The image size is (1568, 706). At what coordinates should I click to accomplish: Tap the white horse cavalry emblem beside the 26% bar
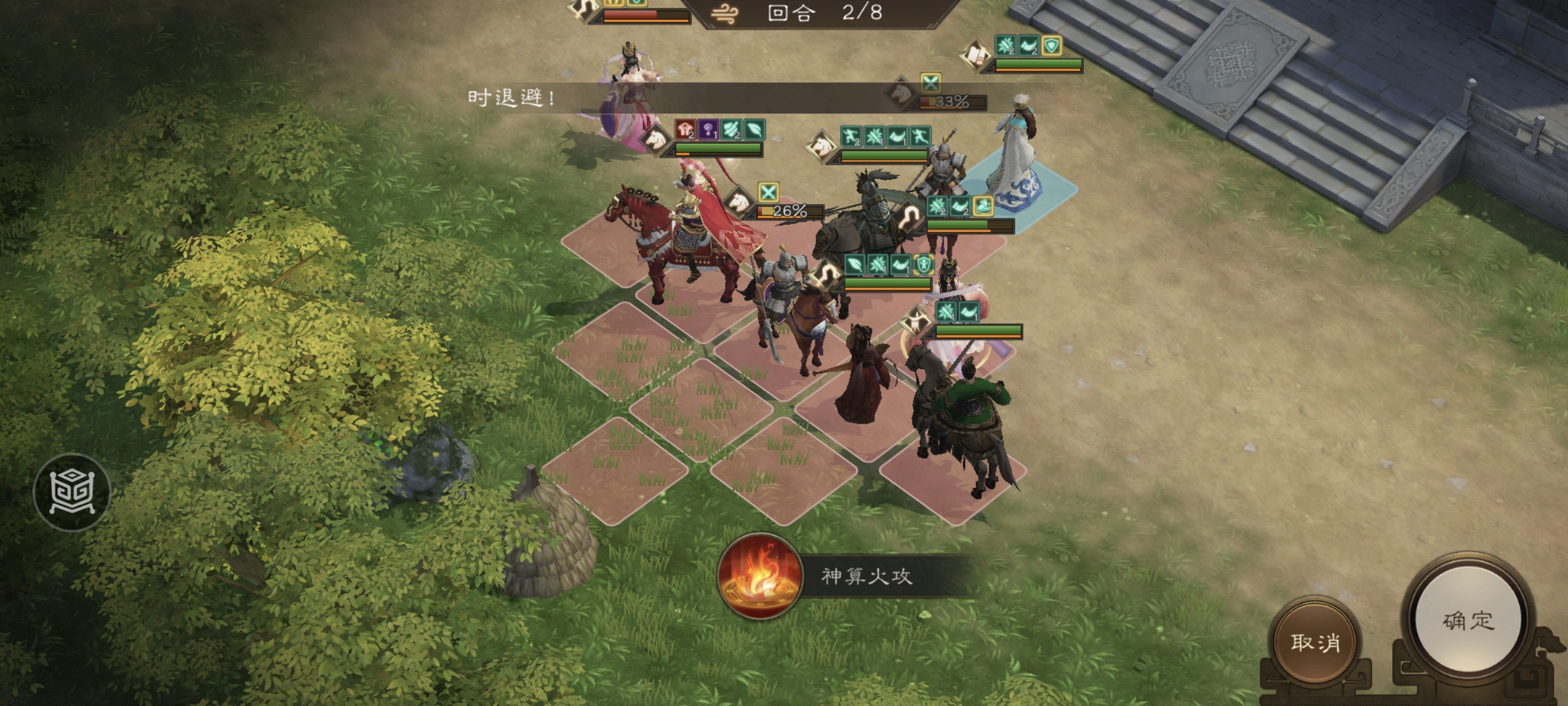click(738, 204)
